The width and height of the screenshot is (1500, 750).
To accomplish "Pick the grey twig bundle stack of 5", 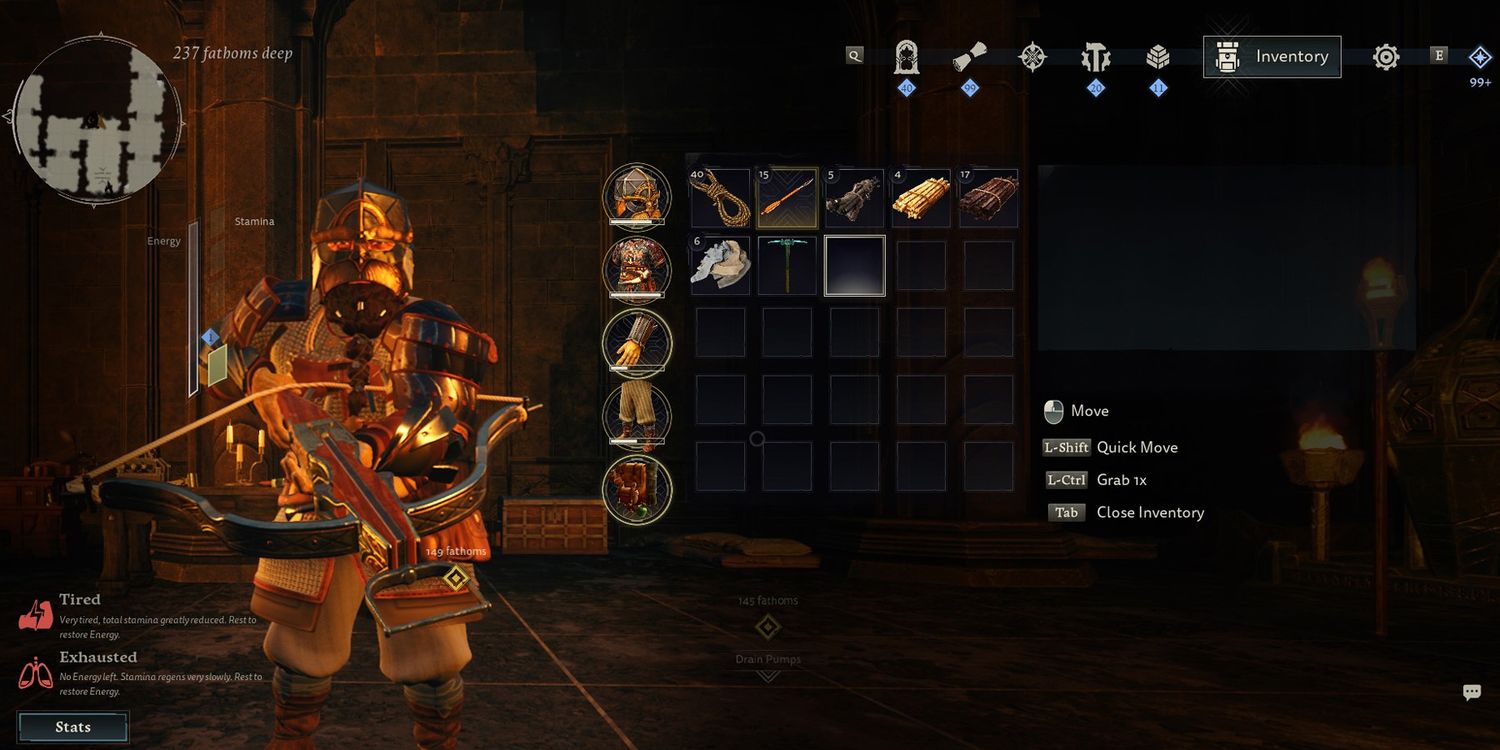I will pos(854,198).
